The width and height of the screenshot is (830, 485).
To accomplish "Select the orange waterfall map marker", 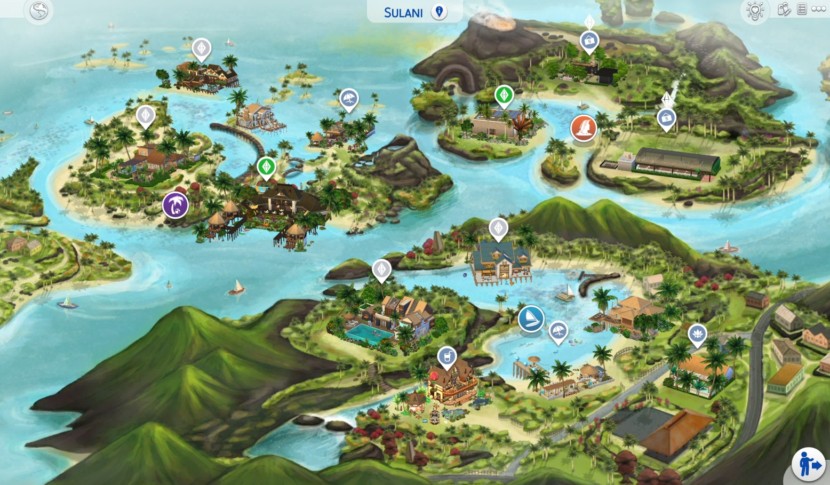I will tap(582, 128).
